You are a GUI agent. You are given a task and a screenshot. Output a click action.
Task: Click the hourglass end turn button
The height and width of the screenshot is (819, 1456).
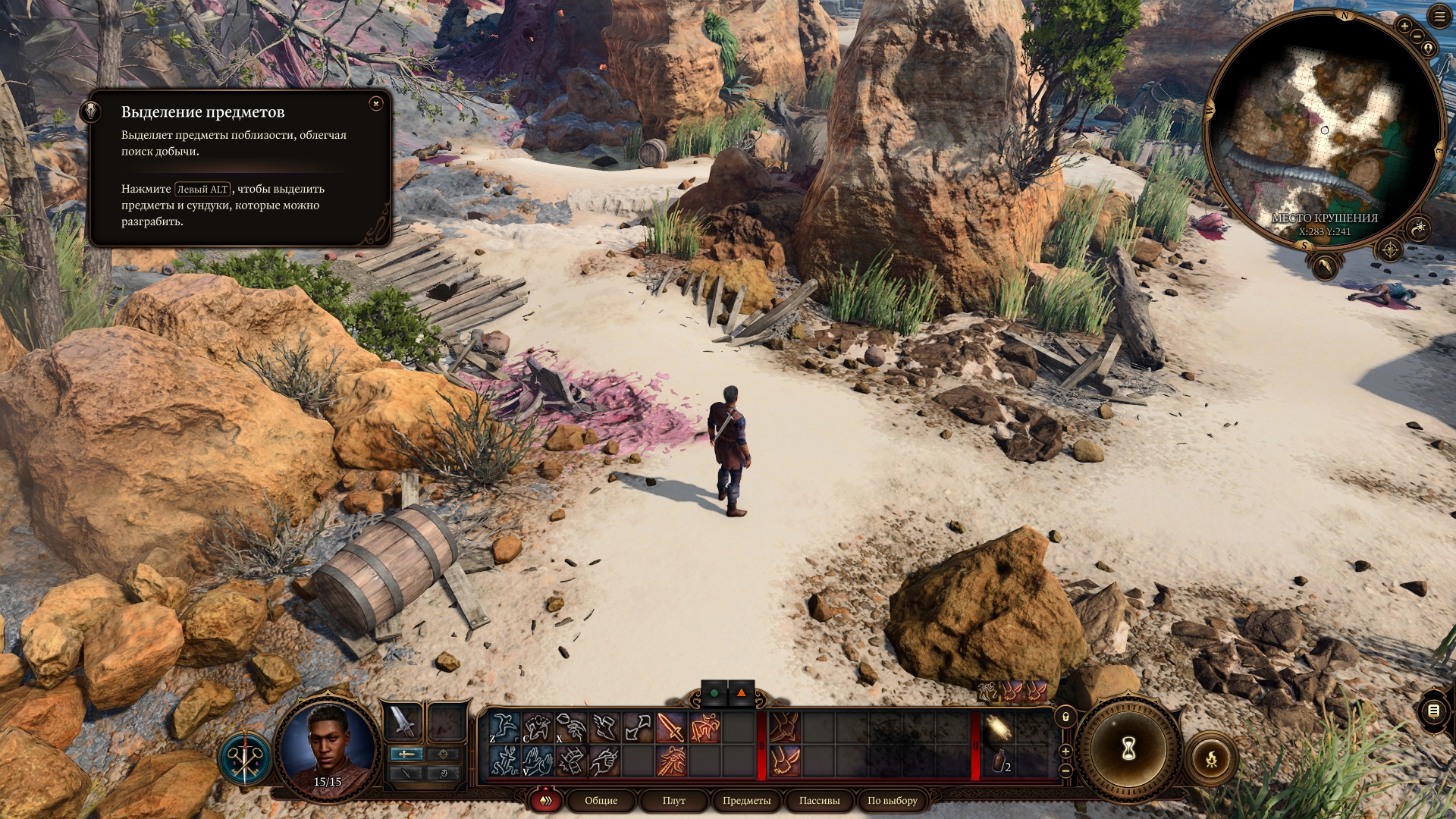[x=1128, y=749]
